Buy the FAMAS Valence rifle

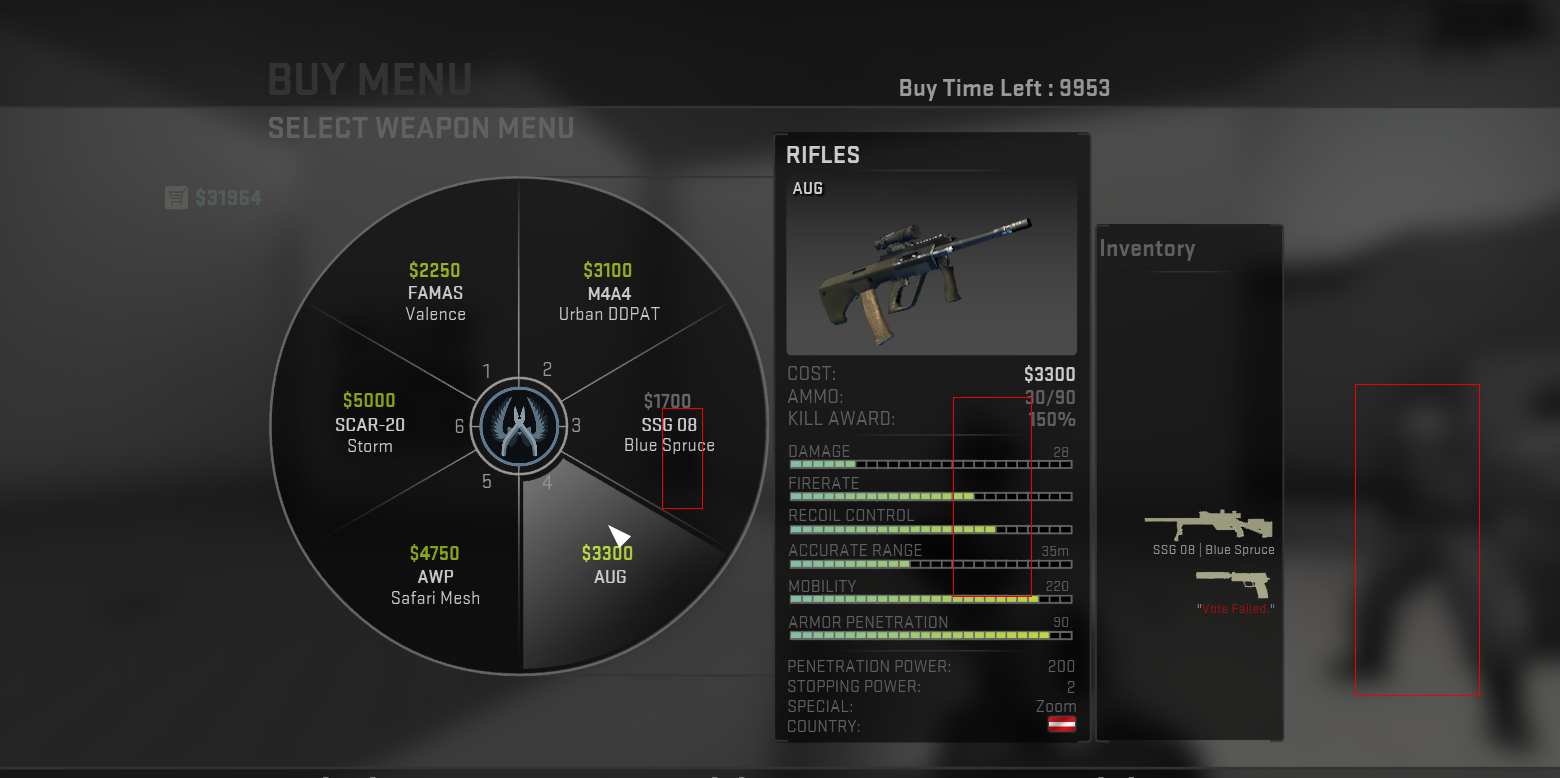pyautogui.click(x=435, y=291)
